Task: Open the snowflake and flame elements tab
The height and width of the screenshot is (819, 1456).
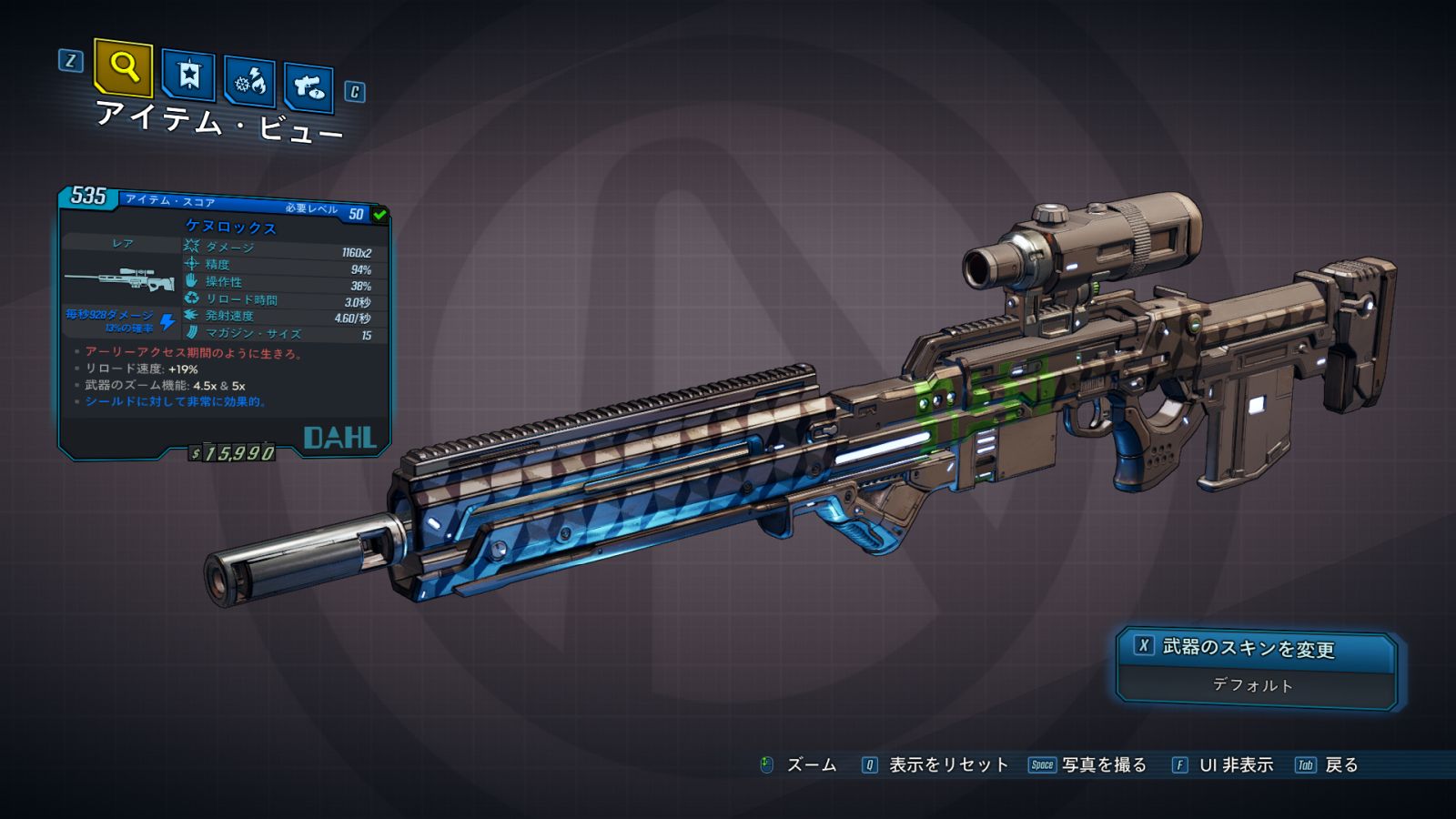Action: [x=250, y=82]
